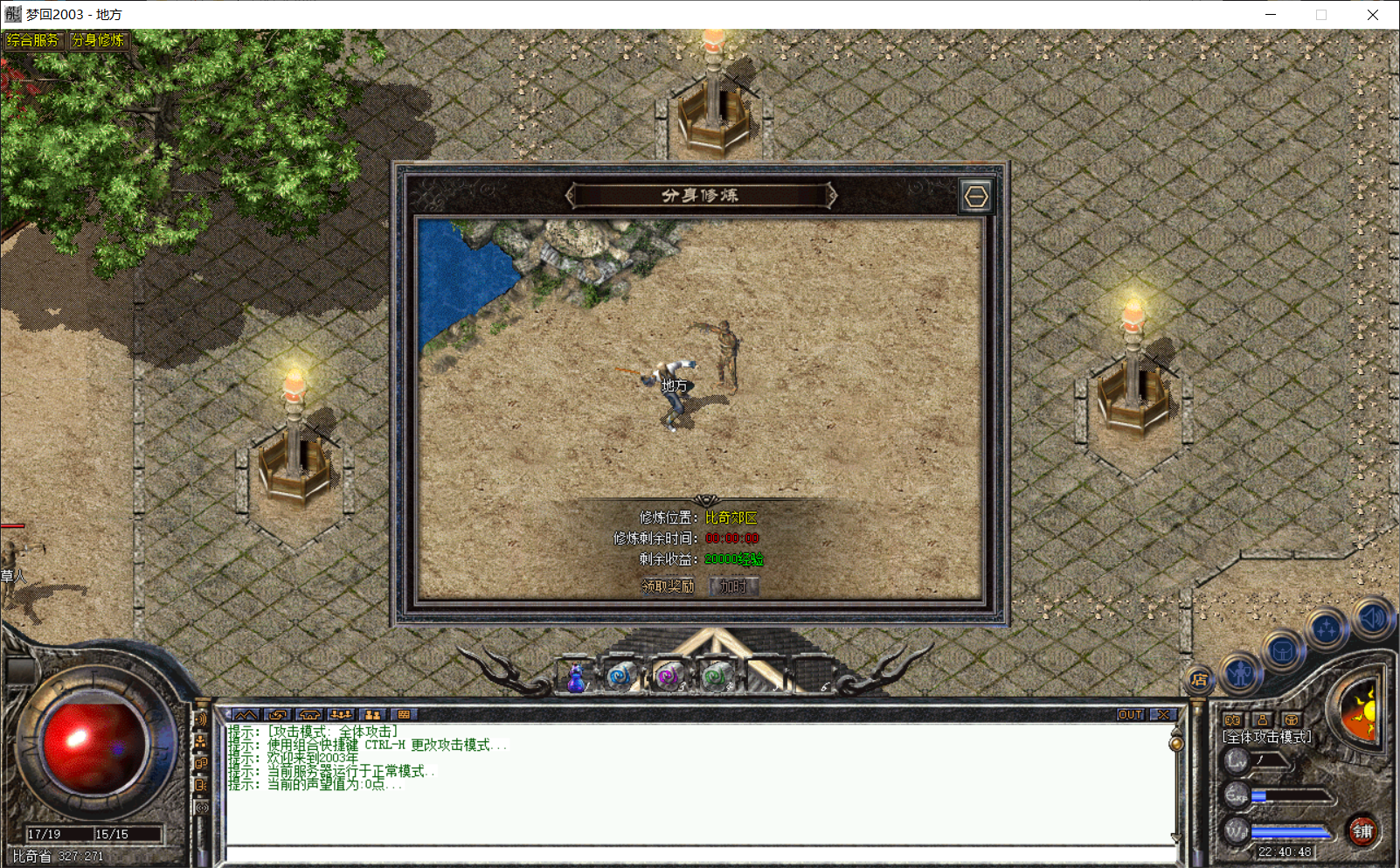Open the skills sparkle icon
The height and width of the screenshot is (868, 1400).
[1327, 627]
